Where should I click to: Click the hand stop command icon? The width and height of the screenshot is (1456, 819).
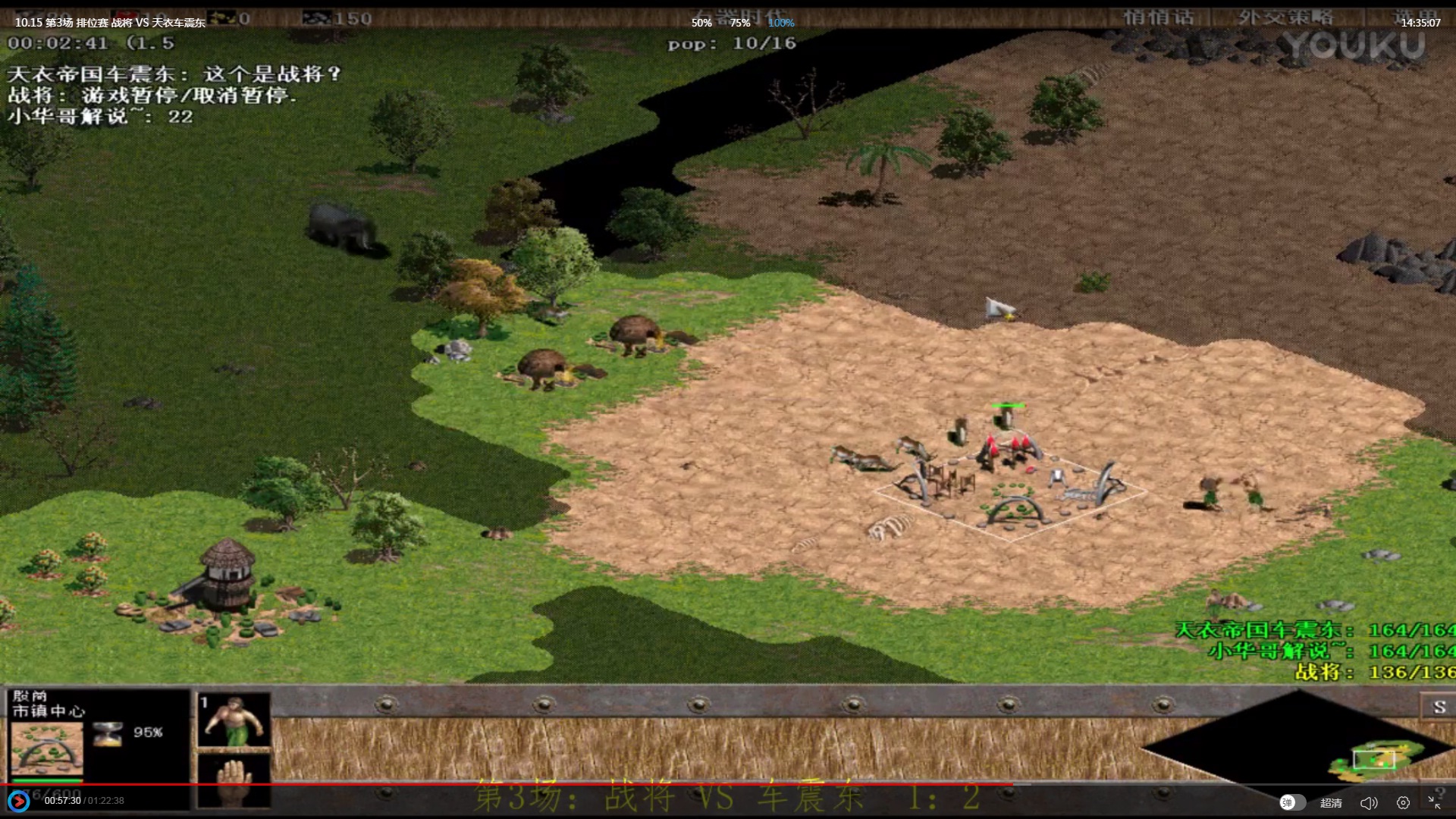pos(234,780)
